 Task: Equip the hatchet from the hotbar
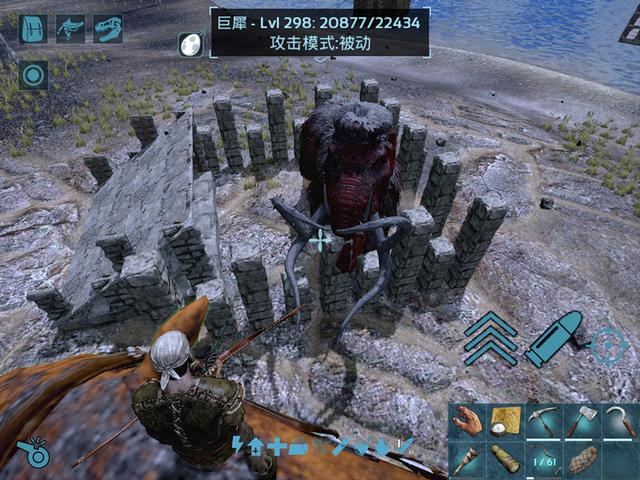coord(581,423)
